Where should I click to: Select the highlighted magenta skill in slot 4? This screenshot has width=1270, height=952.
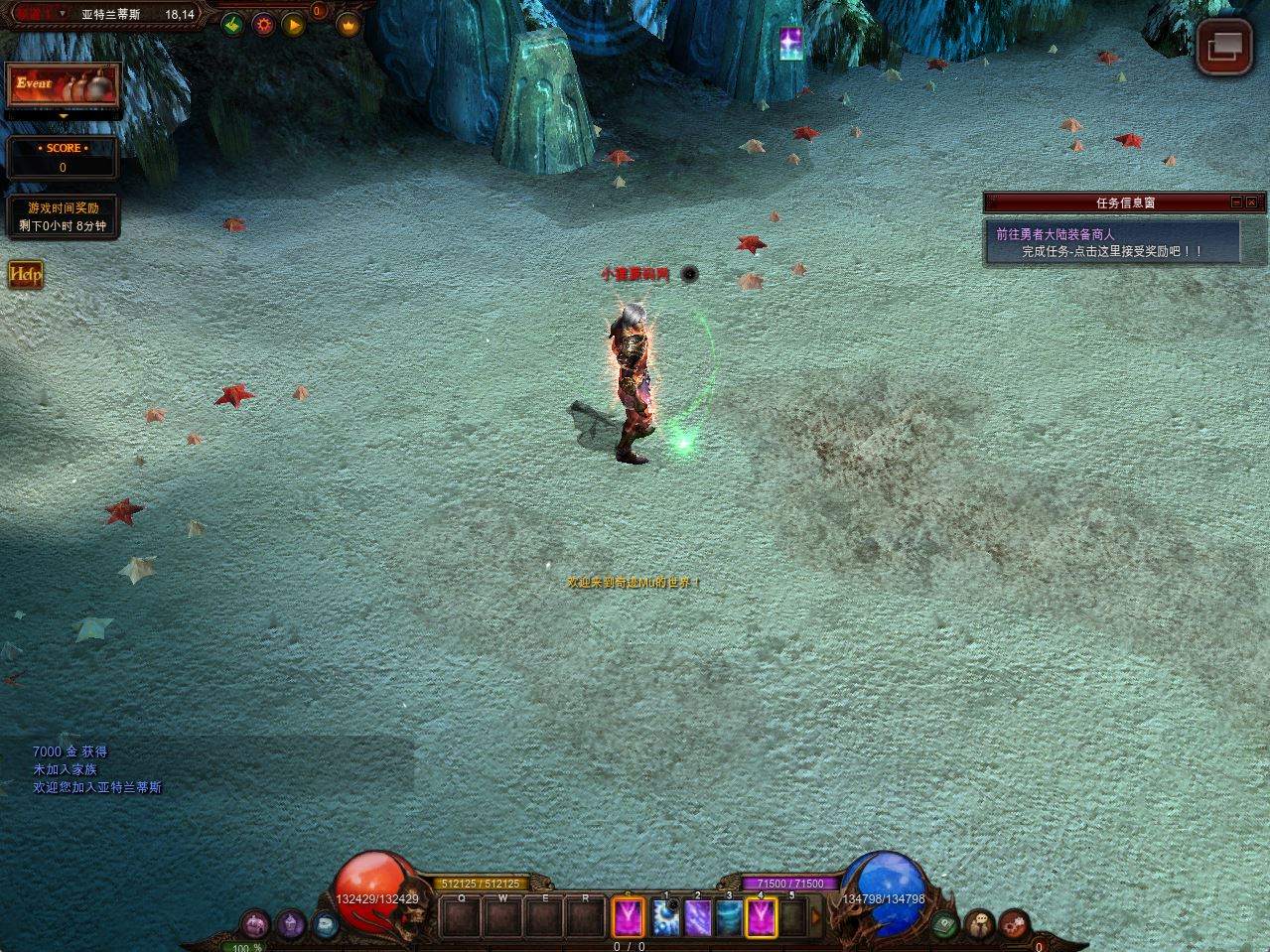[762, 917]
